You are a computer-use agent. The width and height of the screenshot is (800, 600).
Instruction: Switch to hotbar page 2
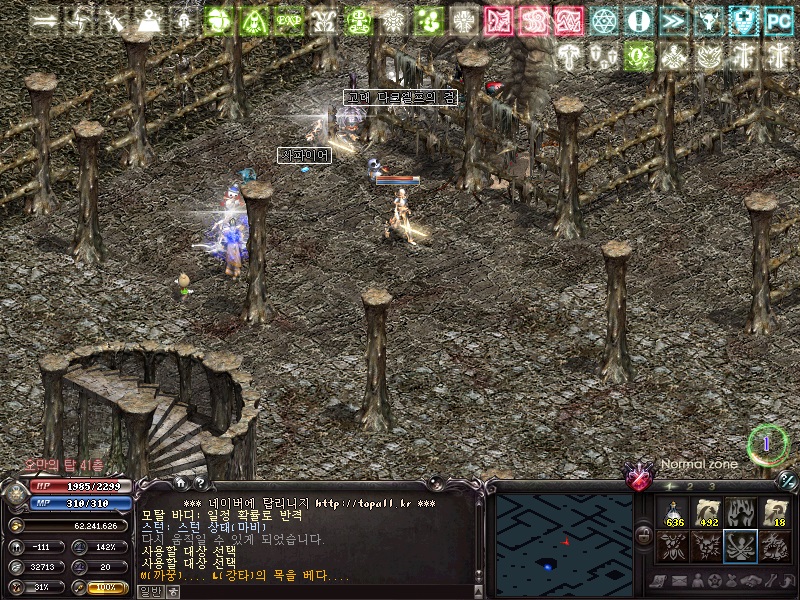click(689, 487)
